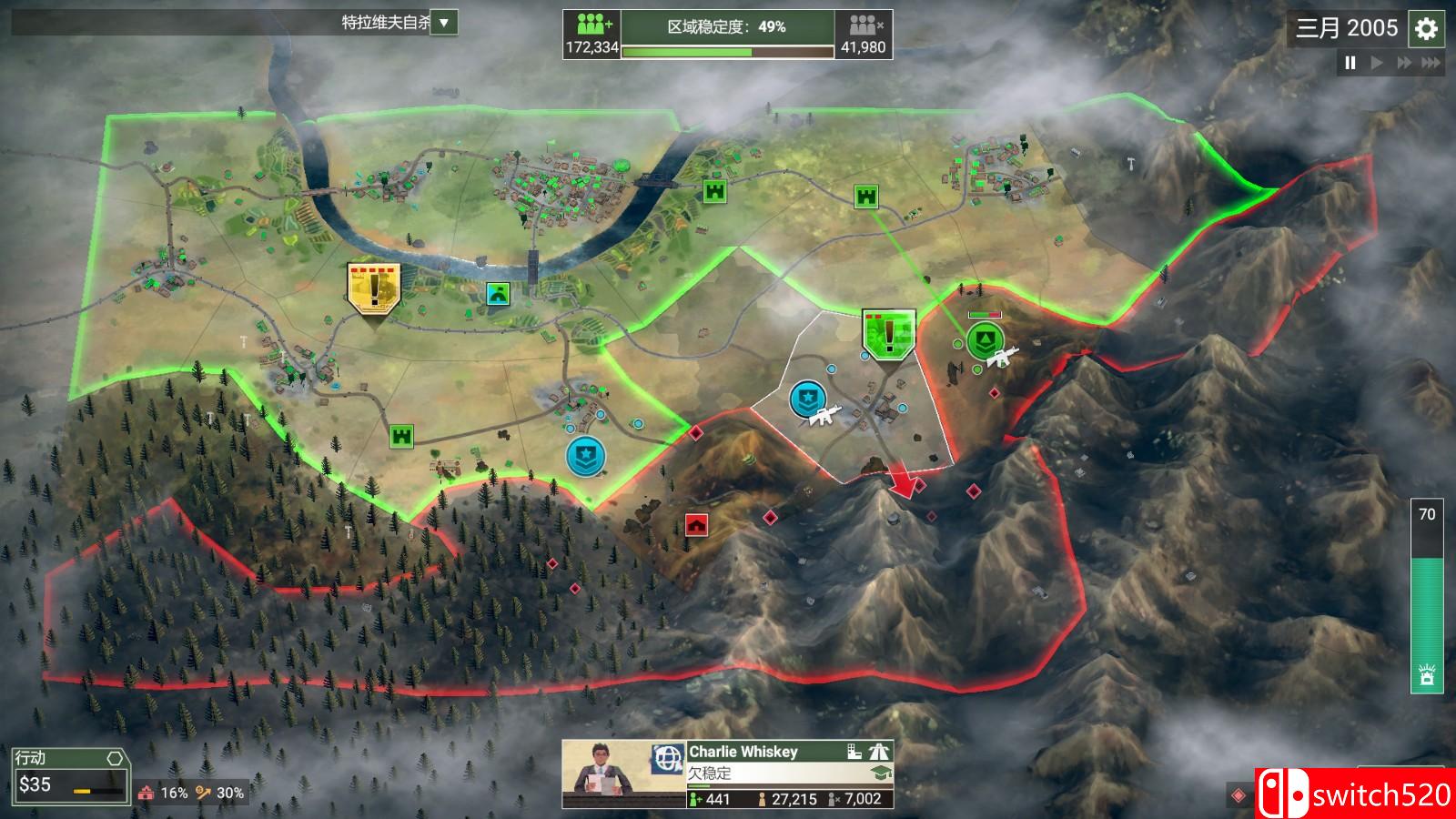This screenshot has height=819, width=1456.
Task: Click the Charlie Whiskey region title
Action: point(743,753)
